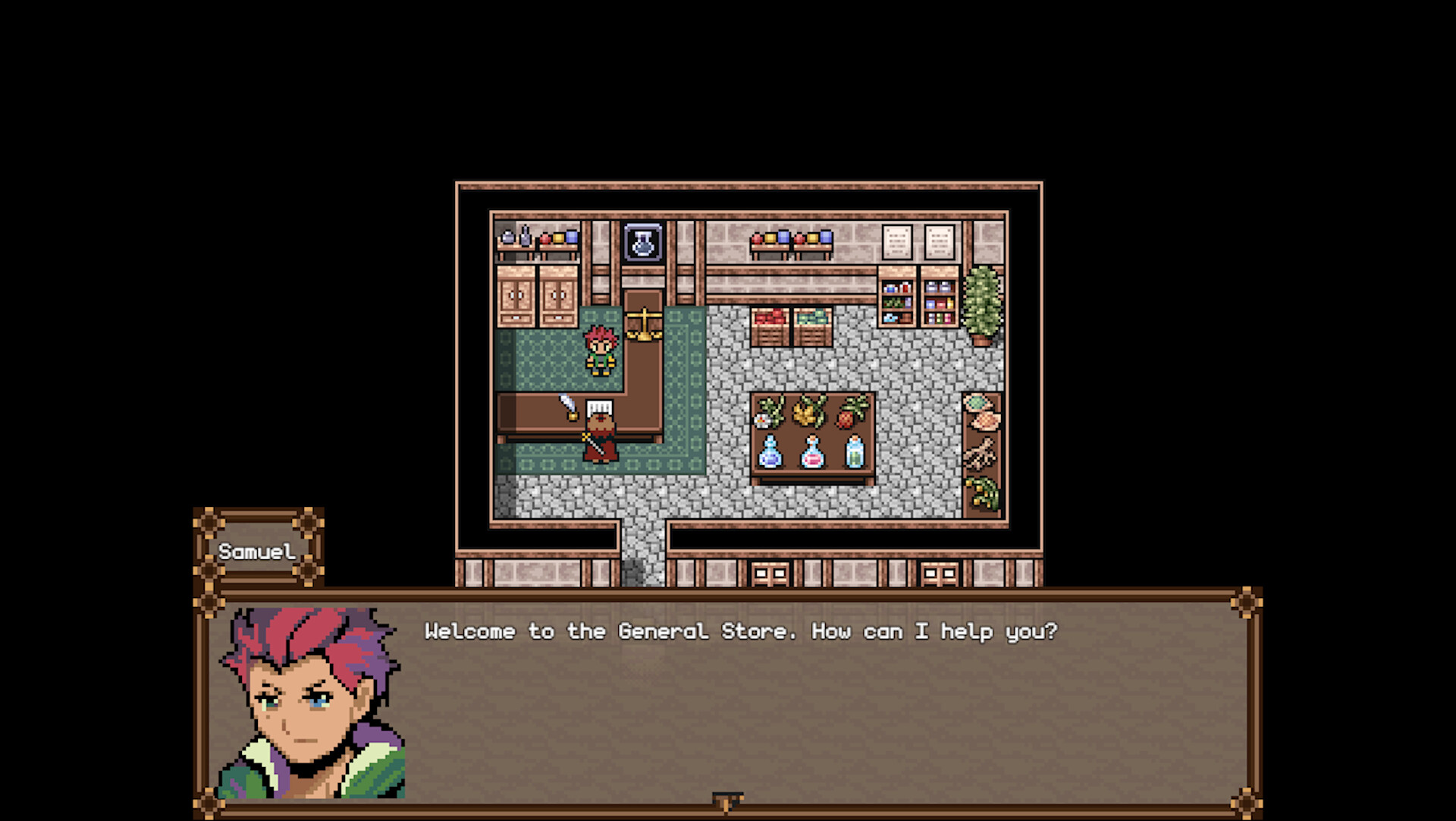Image resolution: width=1456 pixels, height=821 pixels.
Task: Select the banana bunch on the display table
Action: [x=806, y=414]
